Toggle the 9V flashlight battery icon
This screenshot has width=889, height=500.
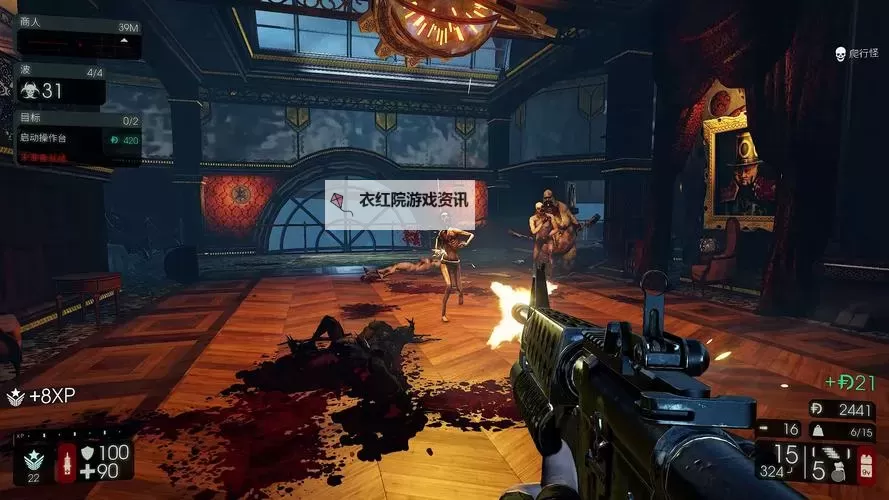(866, 465)
